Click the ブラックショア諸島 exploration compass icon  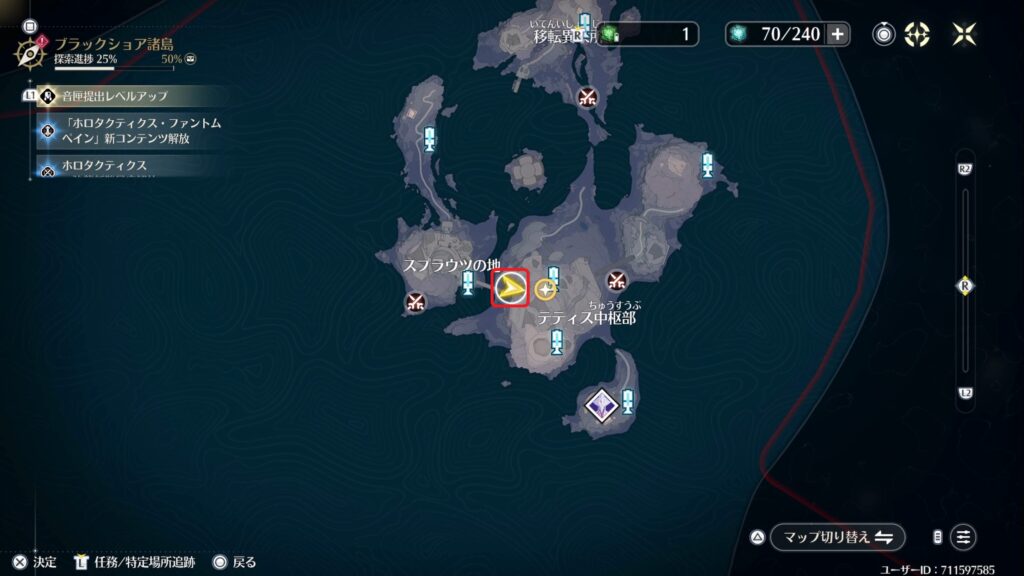[x=30, y=50]
